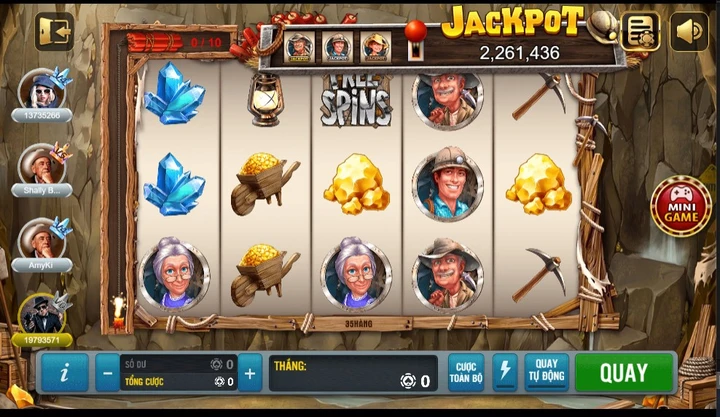Open the leaderboard list icon

(640, 31)
